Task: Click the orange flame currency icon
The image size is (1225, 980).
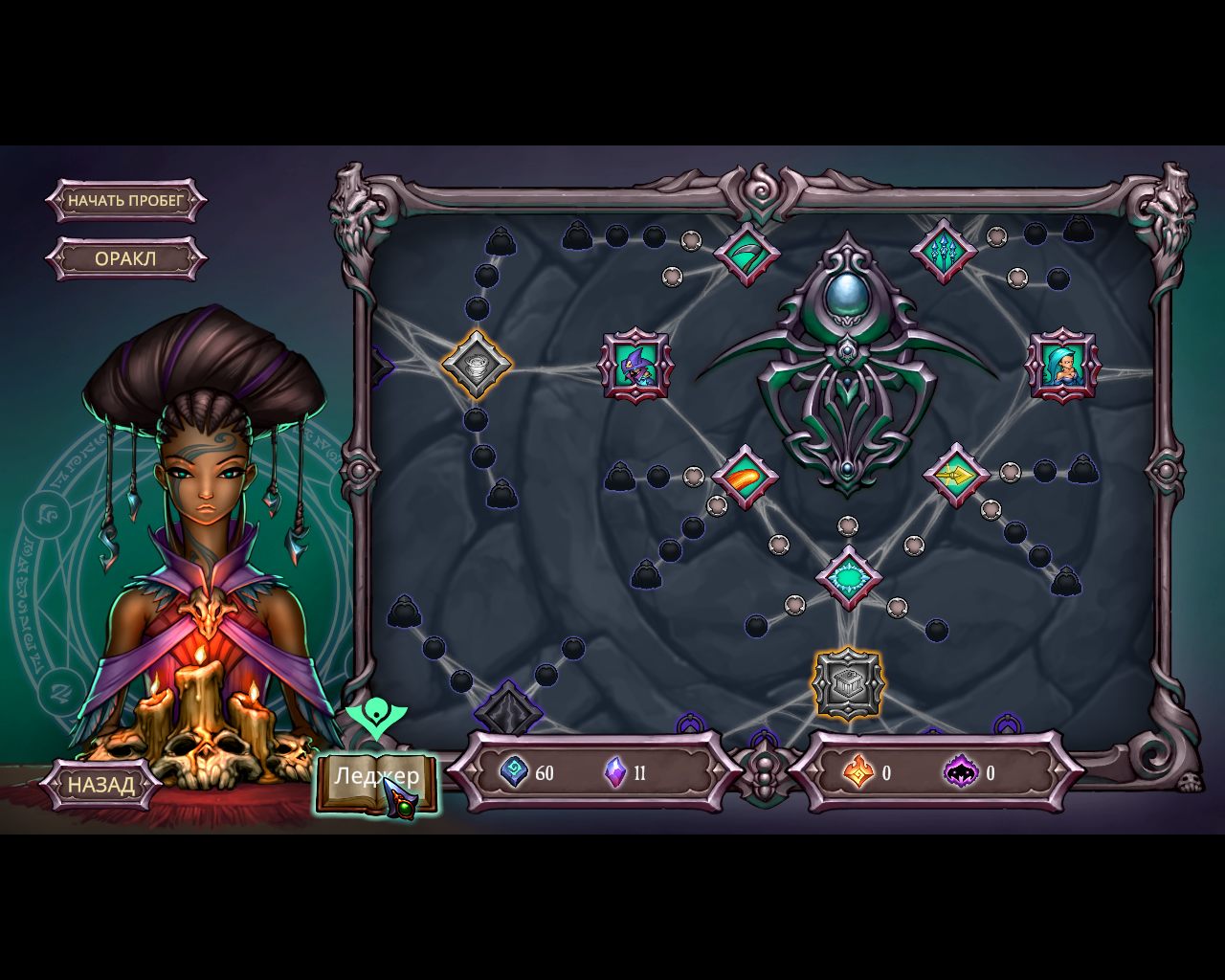Action: pyautogui.click(x=860, y=772)
